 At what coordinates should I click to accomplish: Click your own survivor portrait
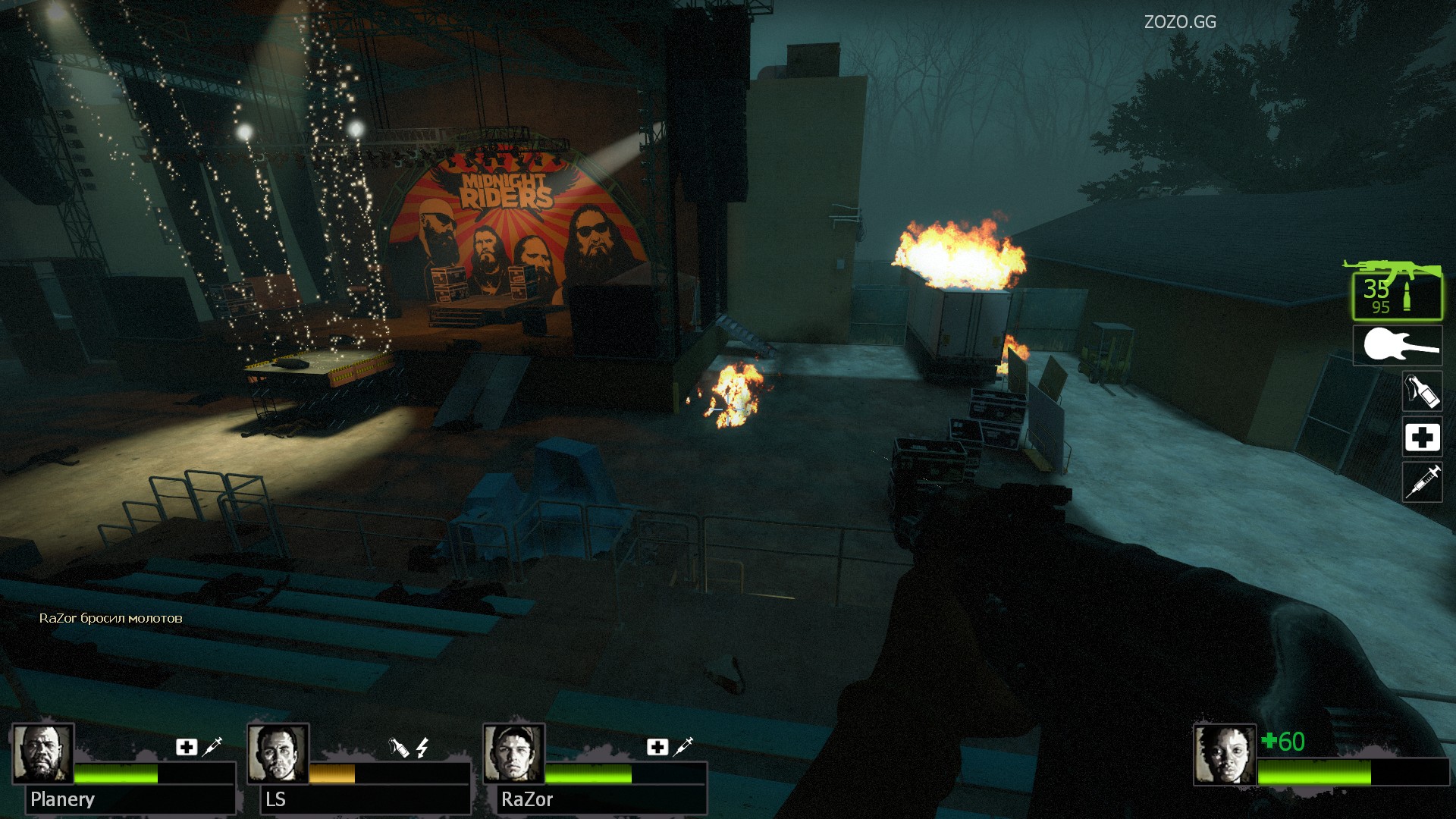point(1224,754)
